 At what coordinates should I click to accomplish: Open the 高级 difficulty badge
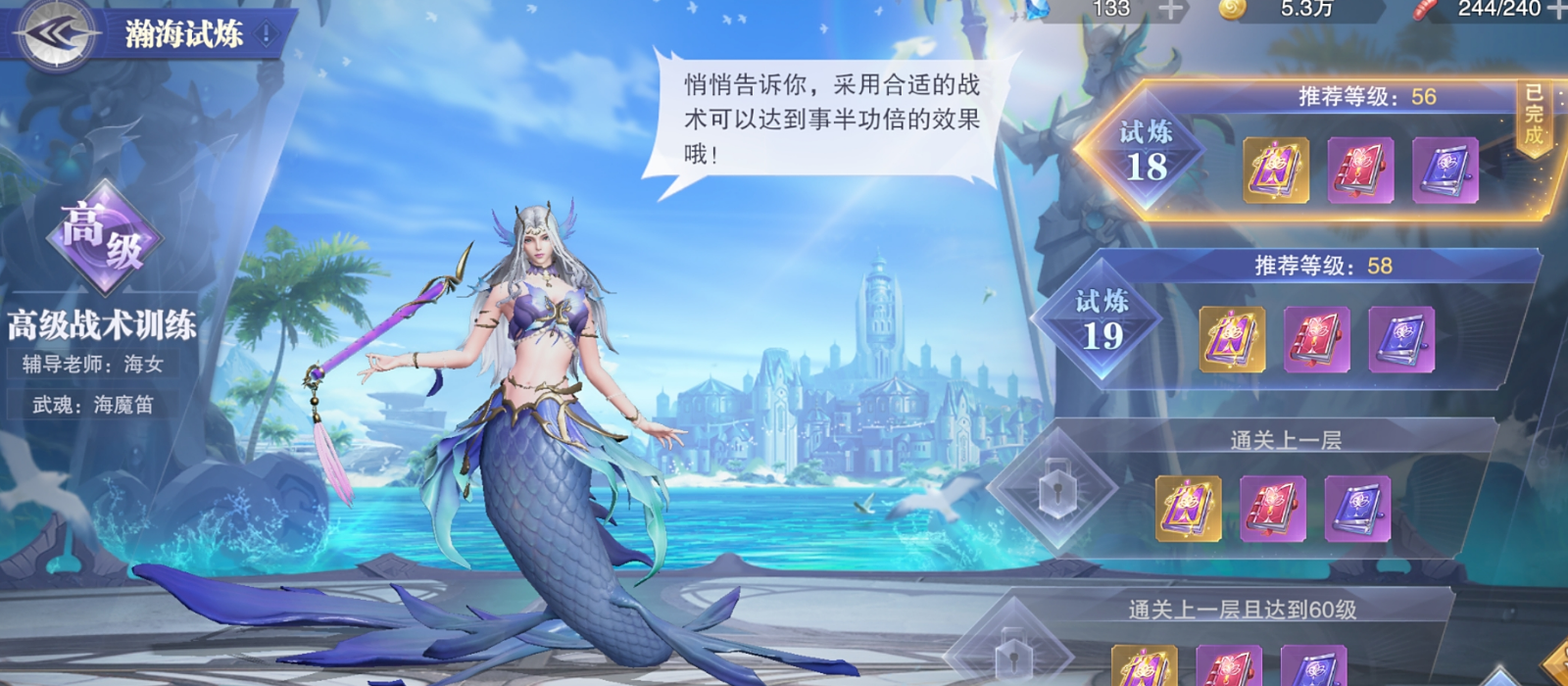(104, 236)
